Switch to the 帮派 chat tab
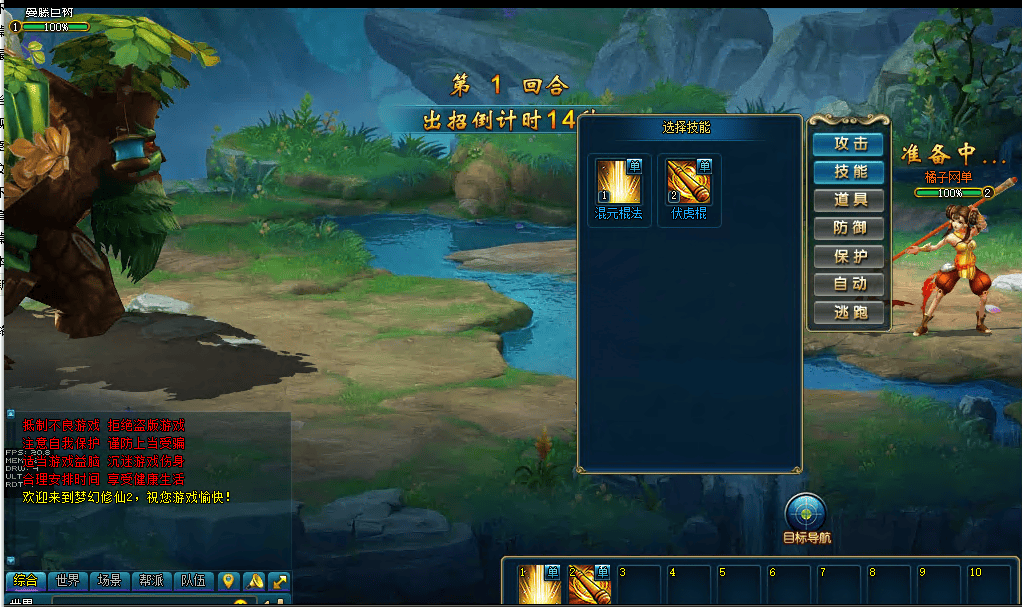 [151, 581]
